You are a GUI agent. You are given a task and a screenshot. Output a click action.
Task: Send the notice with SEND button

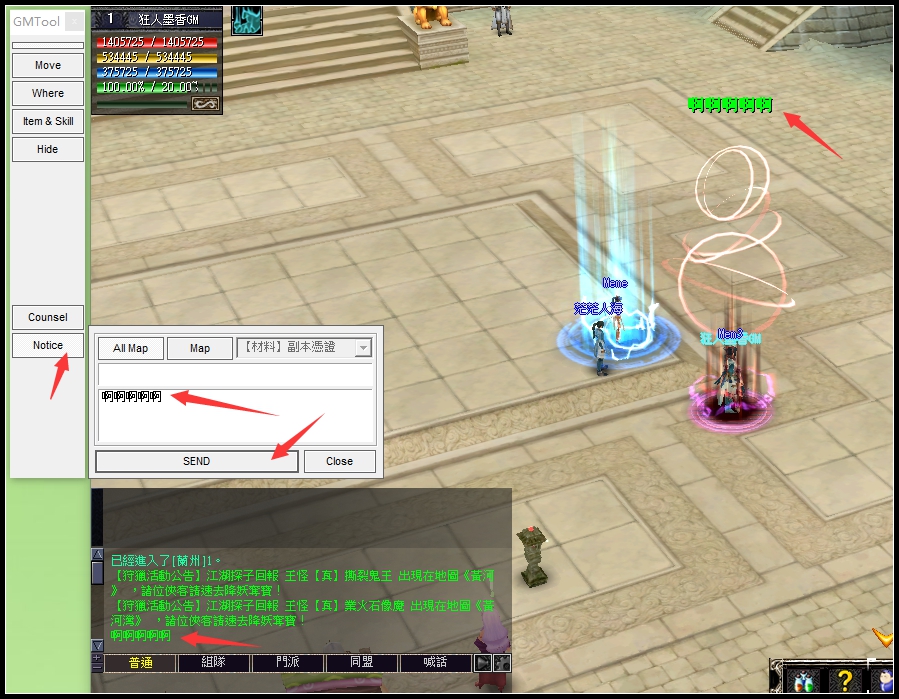coord(196,461)
